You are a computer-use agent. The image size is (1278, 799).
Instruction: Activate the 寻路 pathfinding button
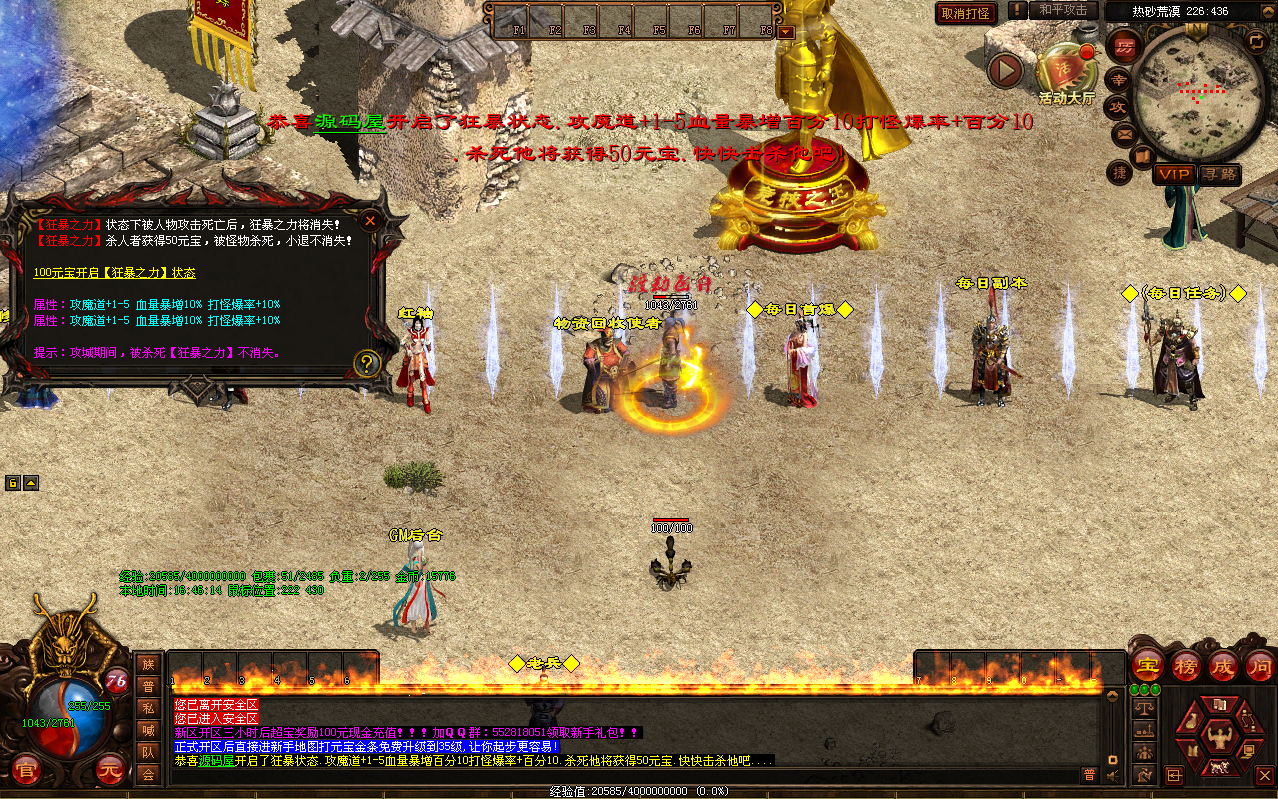tap(1219, 174)
